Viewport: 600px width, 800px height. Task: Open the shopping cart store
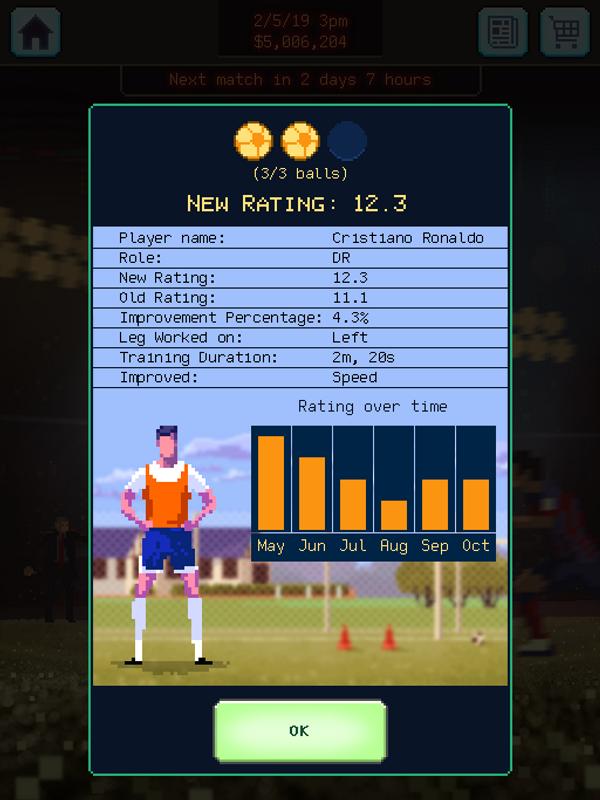point(565,31)
